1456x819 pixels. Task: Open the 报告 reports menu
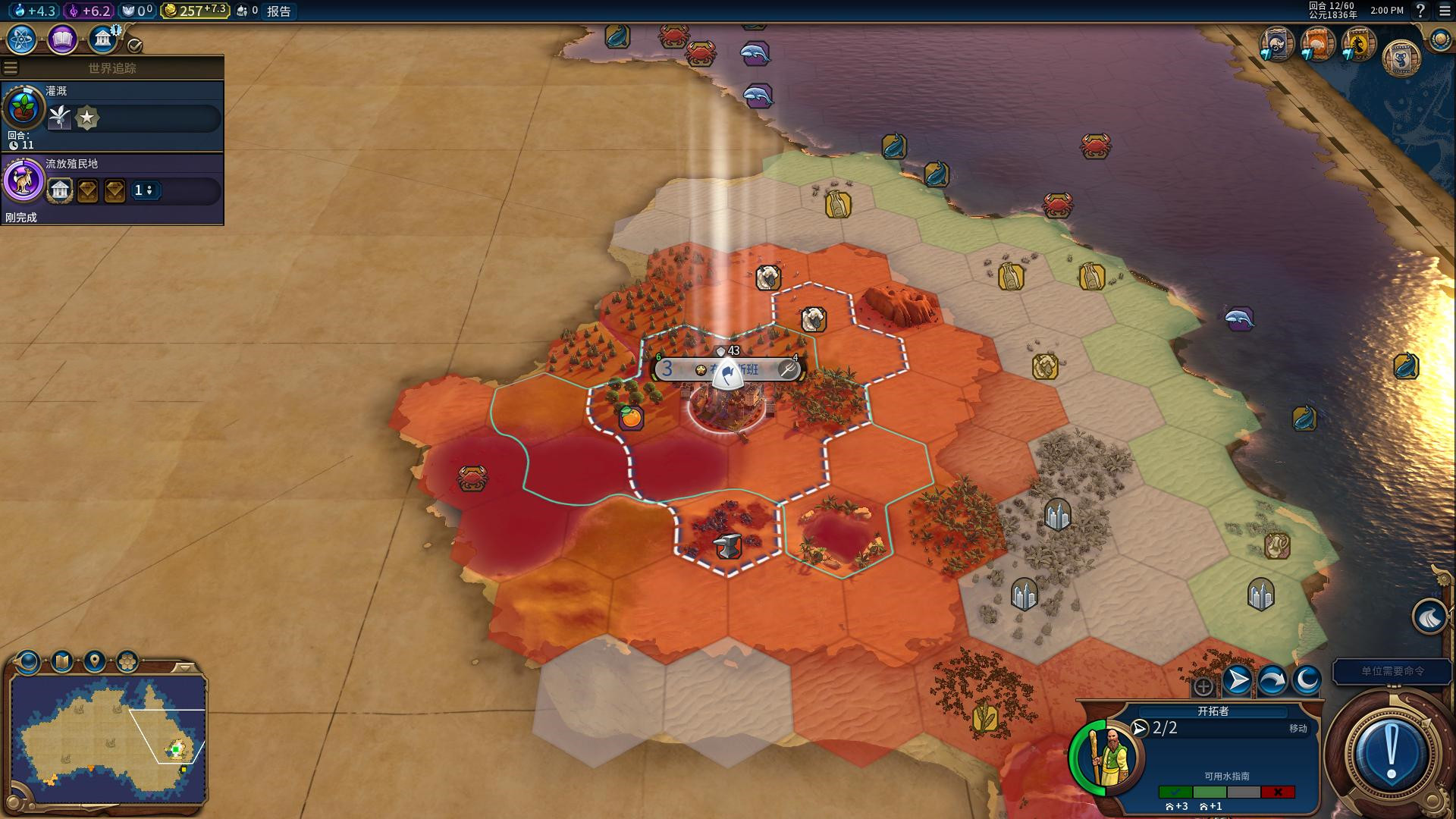coord(278,11)
